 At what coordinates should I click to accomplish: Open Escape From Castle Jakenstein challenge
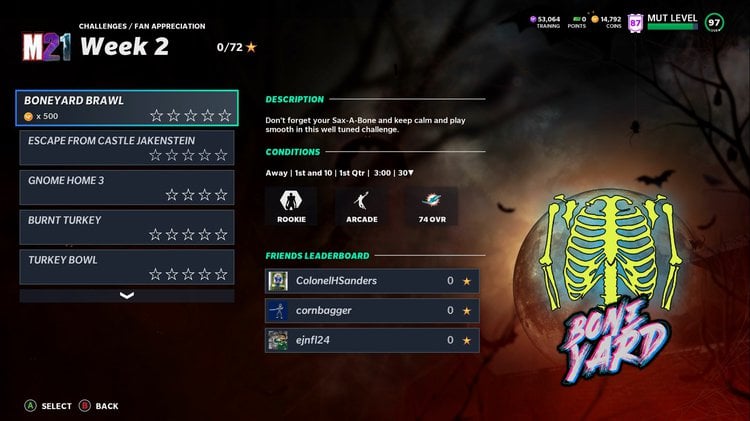[x=127, y=148]
